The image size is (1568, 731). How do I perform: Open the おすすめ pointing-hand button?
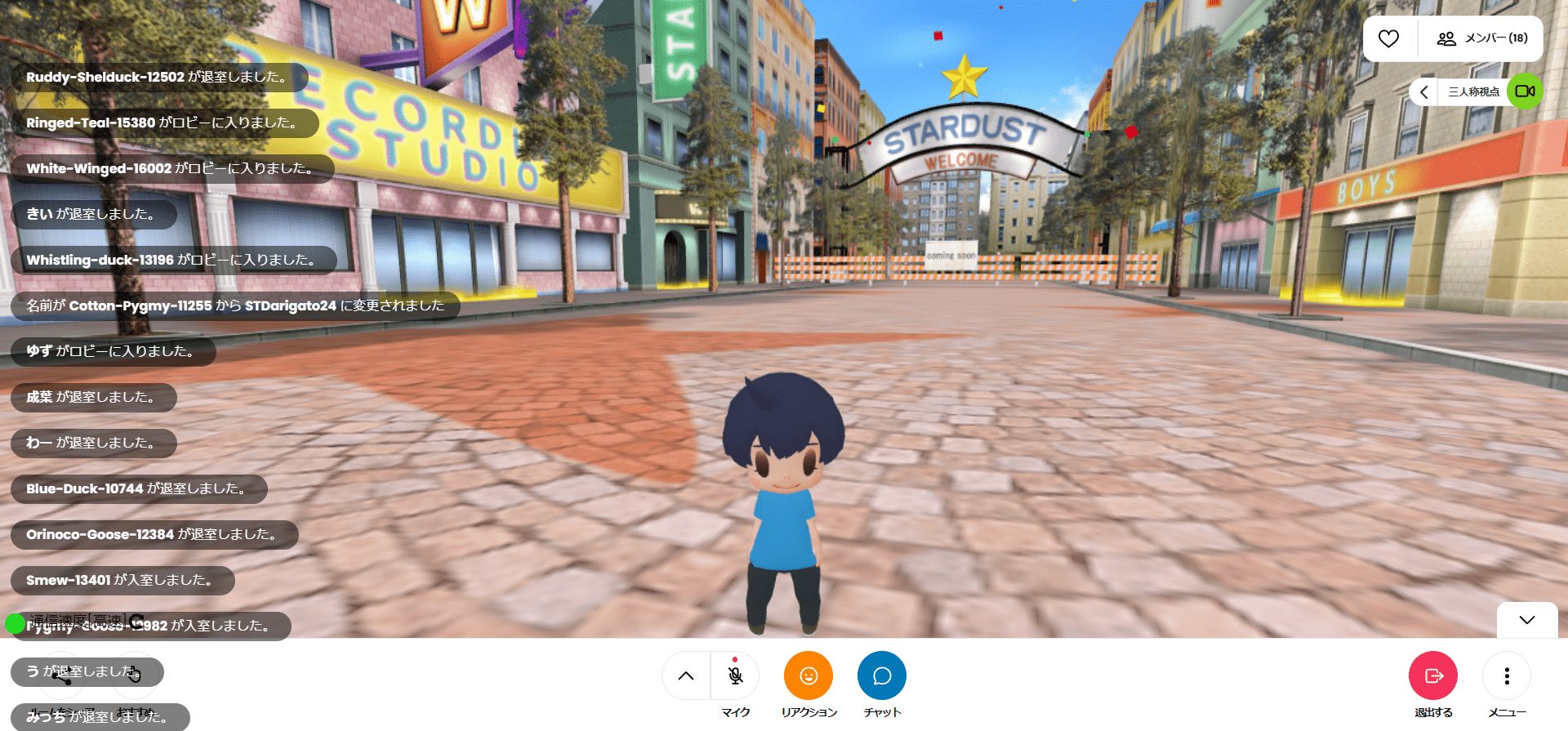click(134, 675)
